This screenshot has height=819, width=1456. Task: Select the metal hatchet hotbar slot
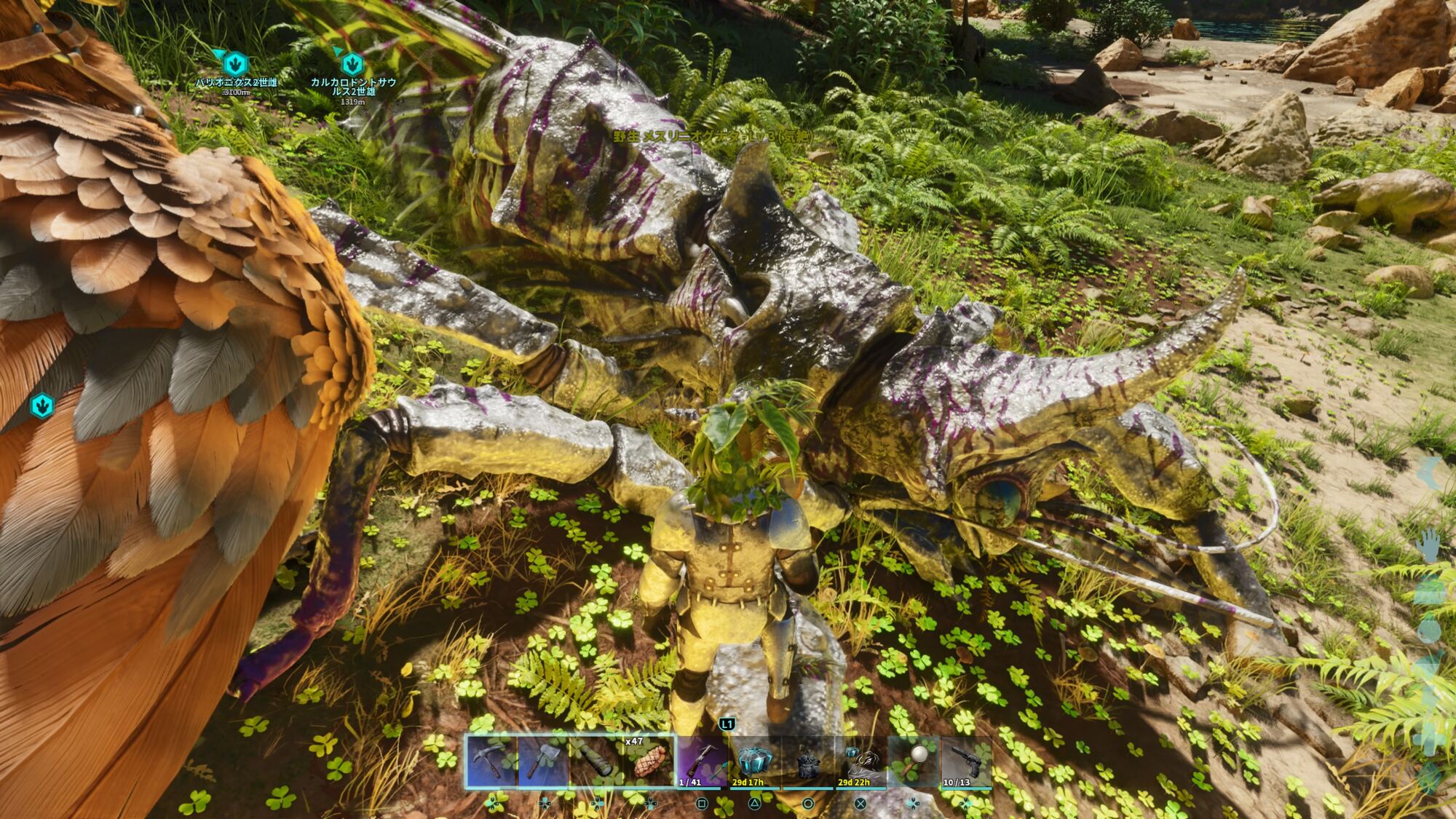click(545, 761)
